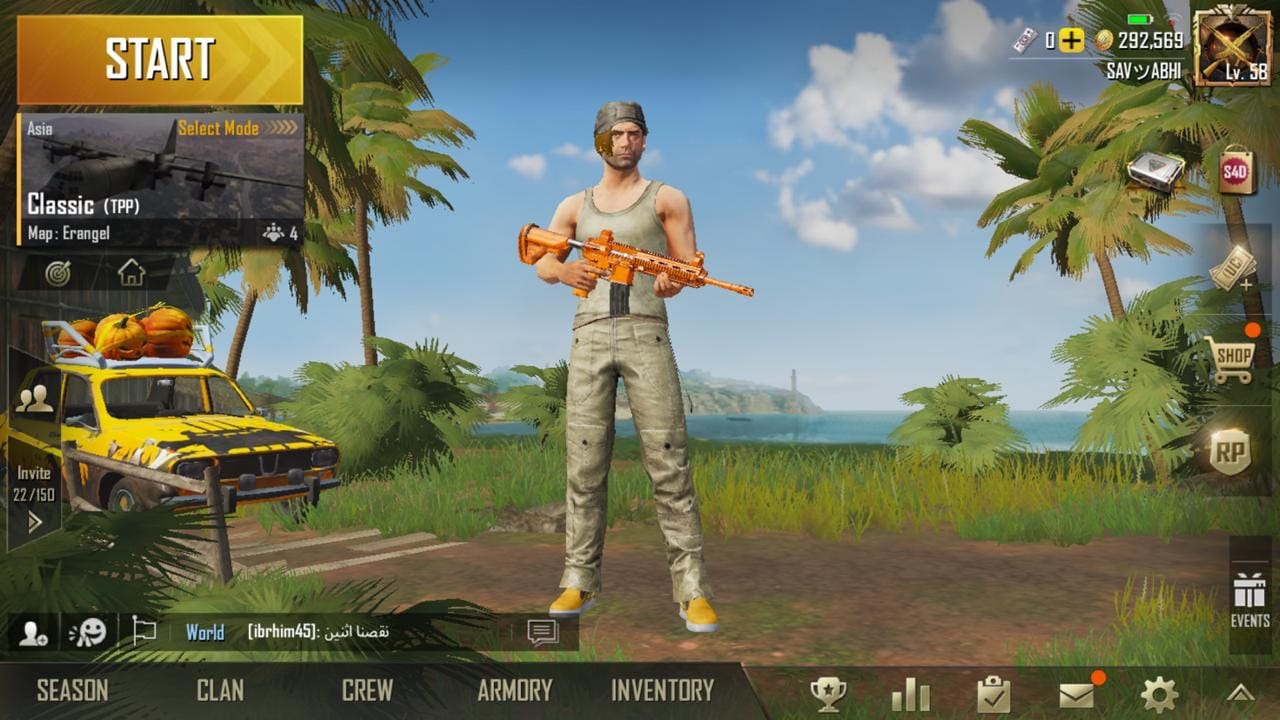Image resolution: width=1280 pixels, height=720 pixels.
Task: Open the INVENTORY
Action: 662,691
